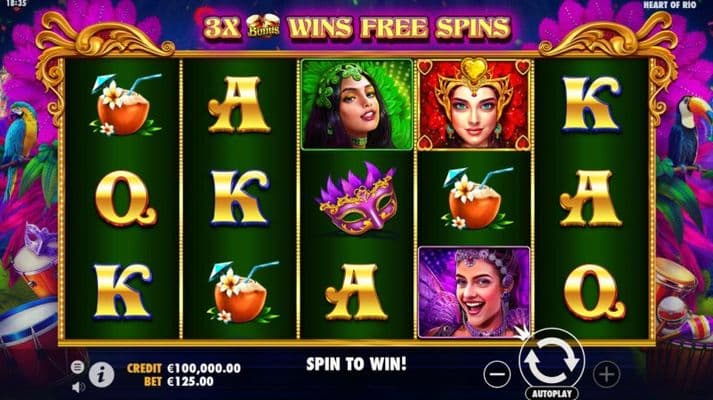Show the game information page
Image resolution: width=713 pixels, height=400 pixels.
pyautogui.click(x=101, y=374)
